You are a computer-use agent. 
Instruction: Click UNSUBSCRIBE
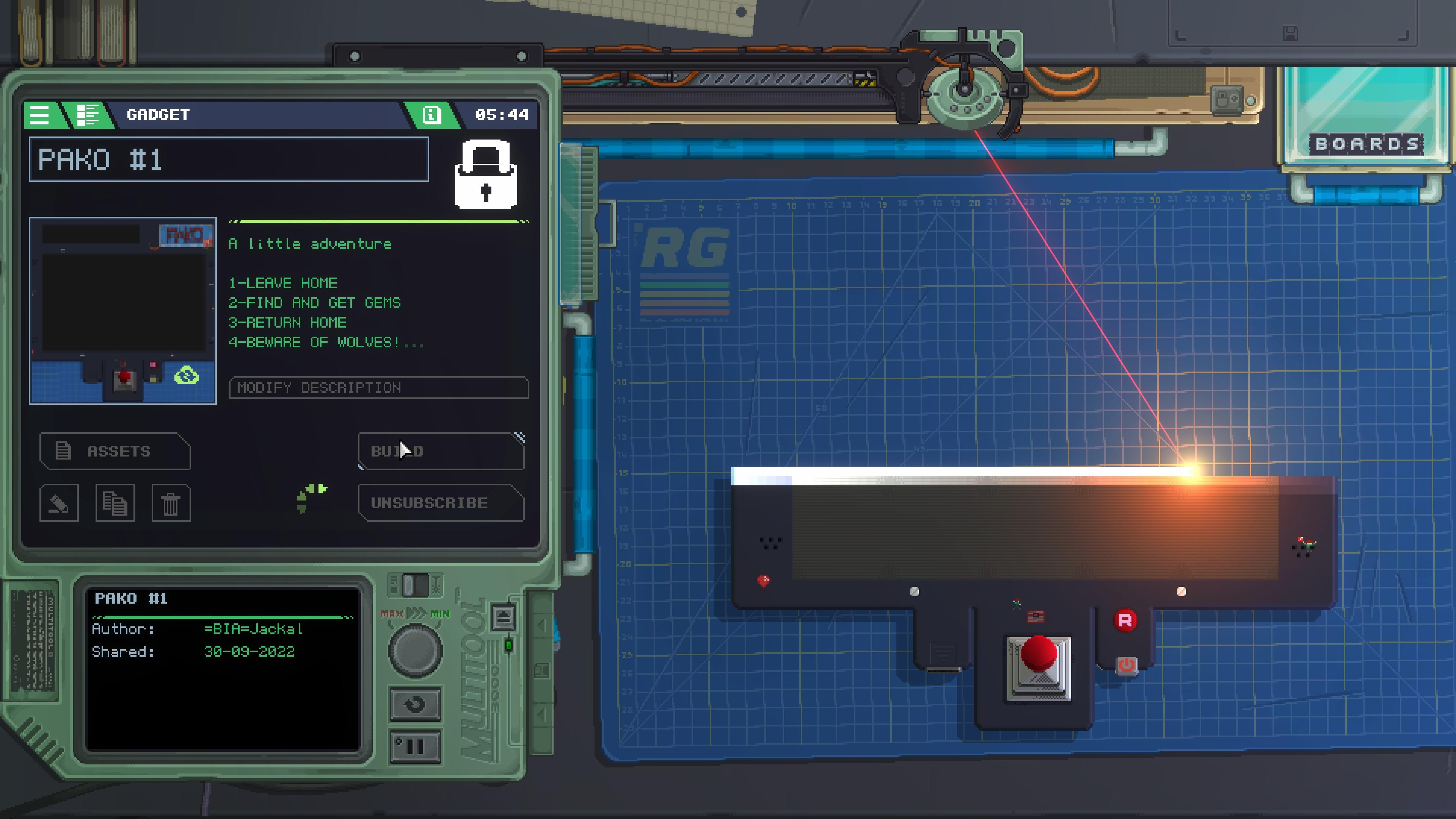441,503
